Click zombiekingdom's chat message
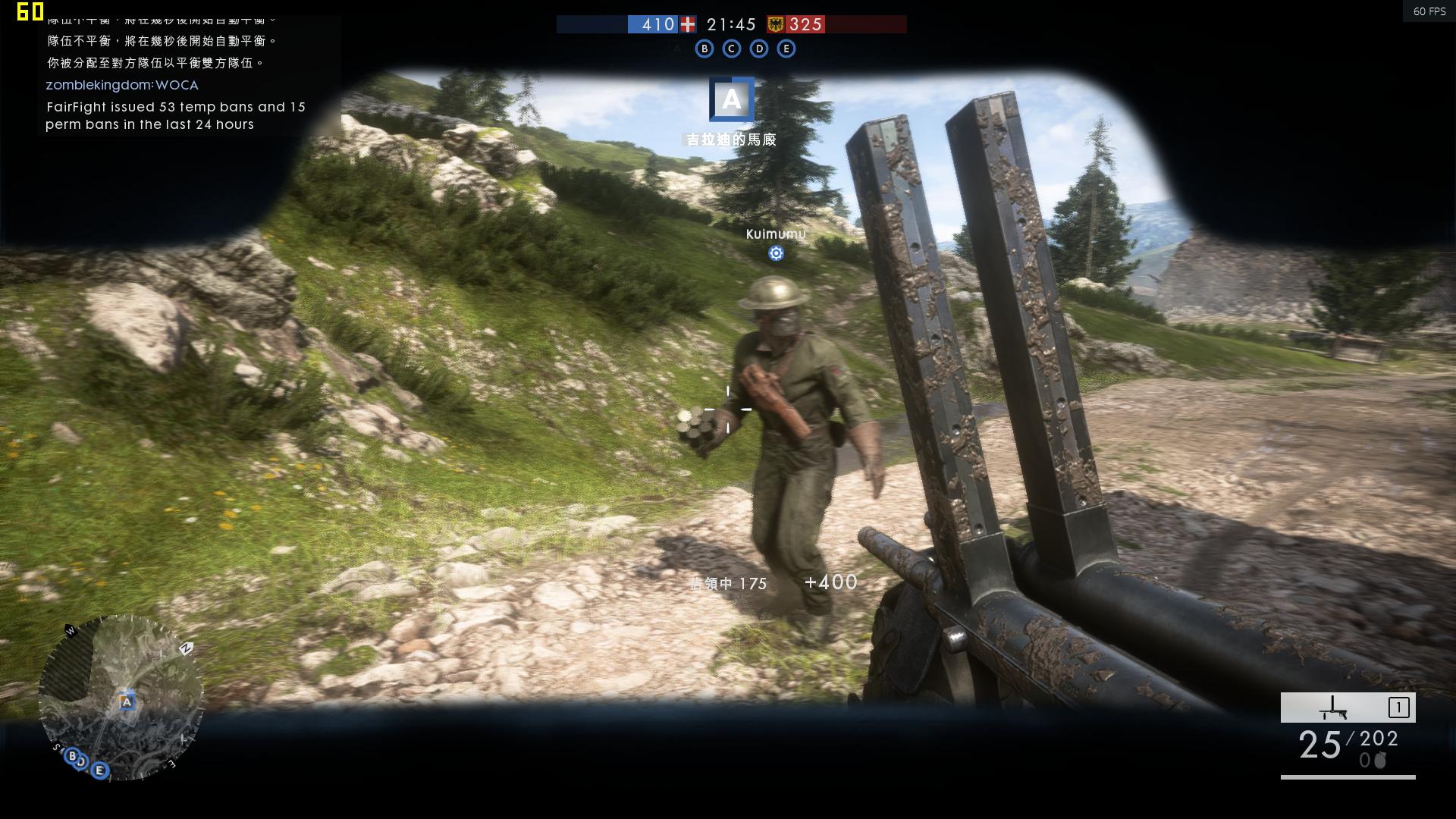This screenshot has height=819, width=1456. pyautogui.click(x=122, y=85)
